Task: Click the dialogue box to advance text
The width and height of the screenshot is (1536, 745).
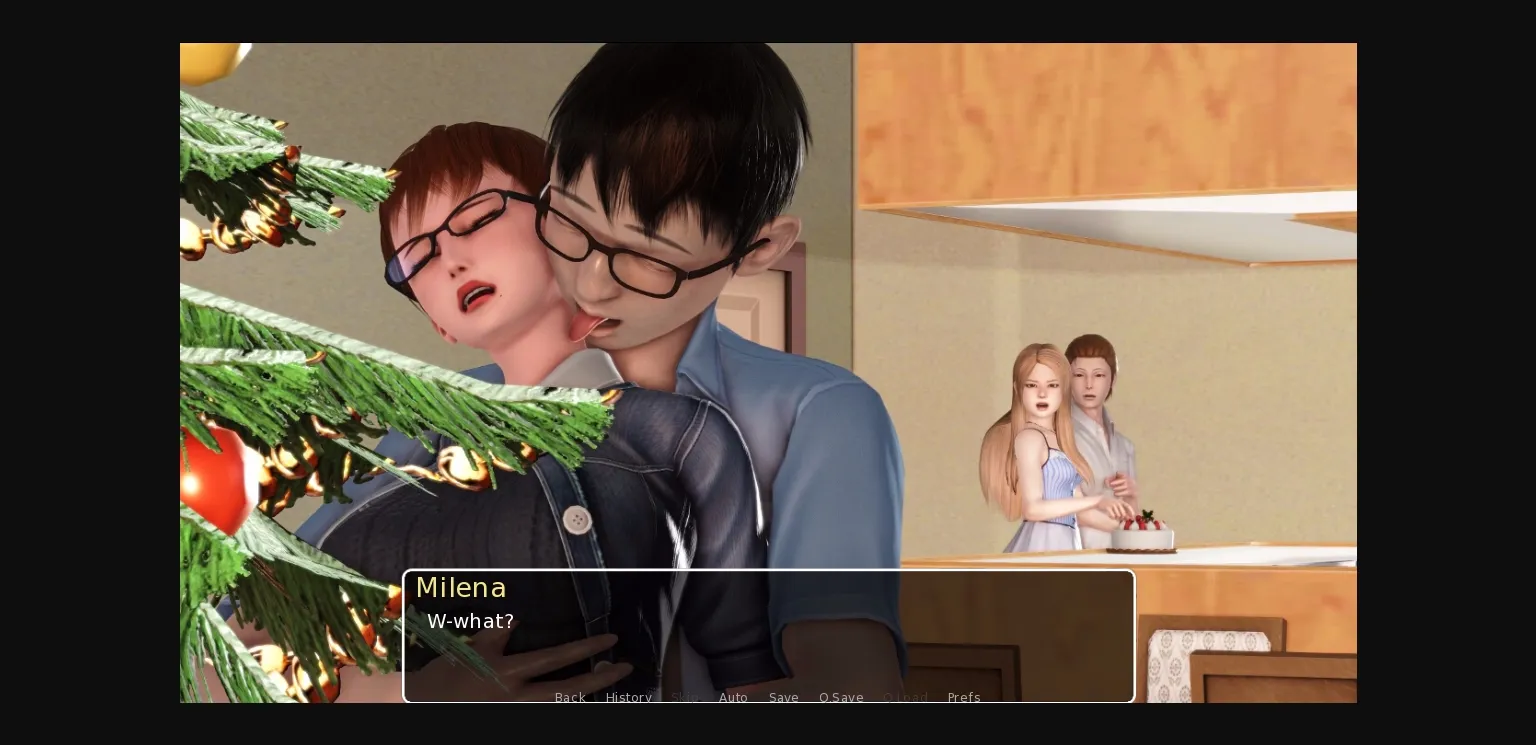Action: tap(768, 635)
